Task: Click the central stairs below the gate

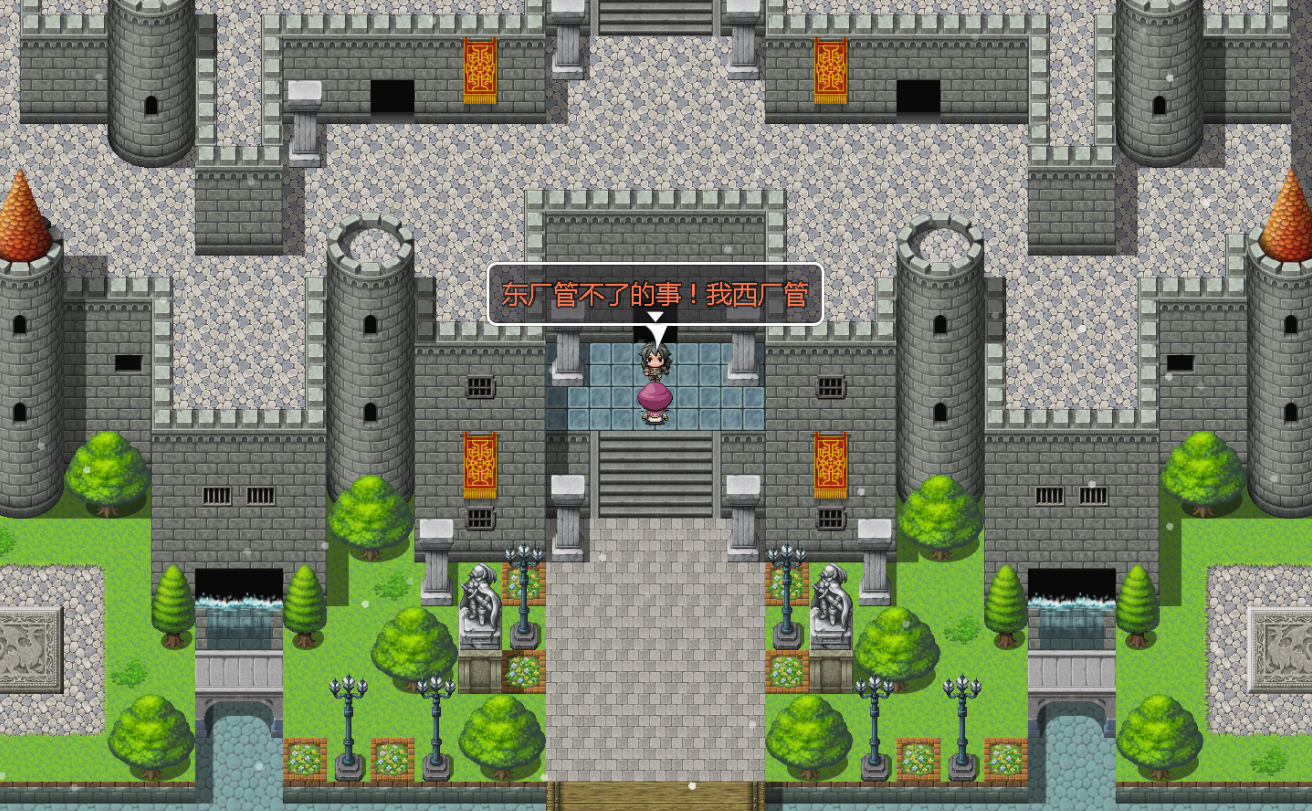Action: click(655, 470)
